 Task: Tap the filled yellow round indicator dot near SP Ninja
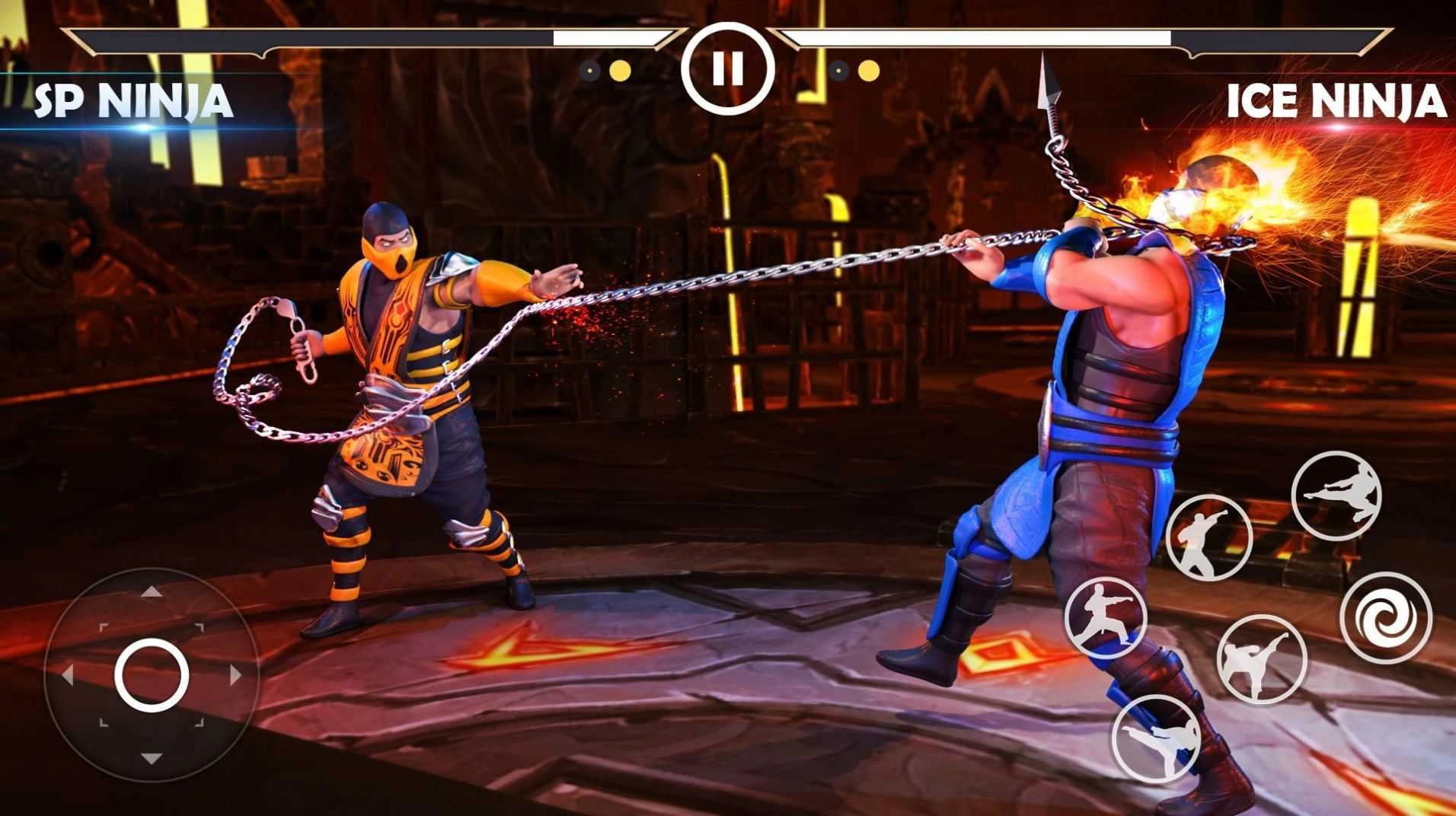click(619, 70)
